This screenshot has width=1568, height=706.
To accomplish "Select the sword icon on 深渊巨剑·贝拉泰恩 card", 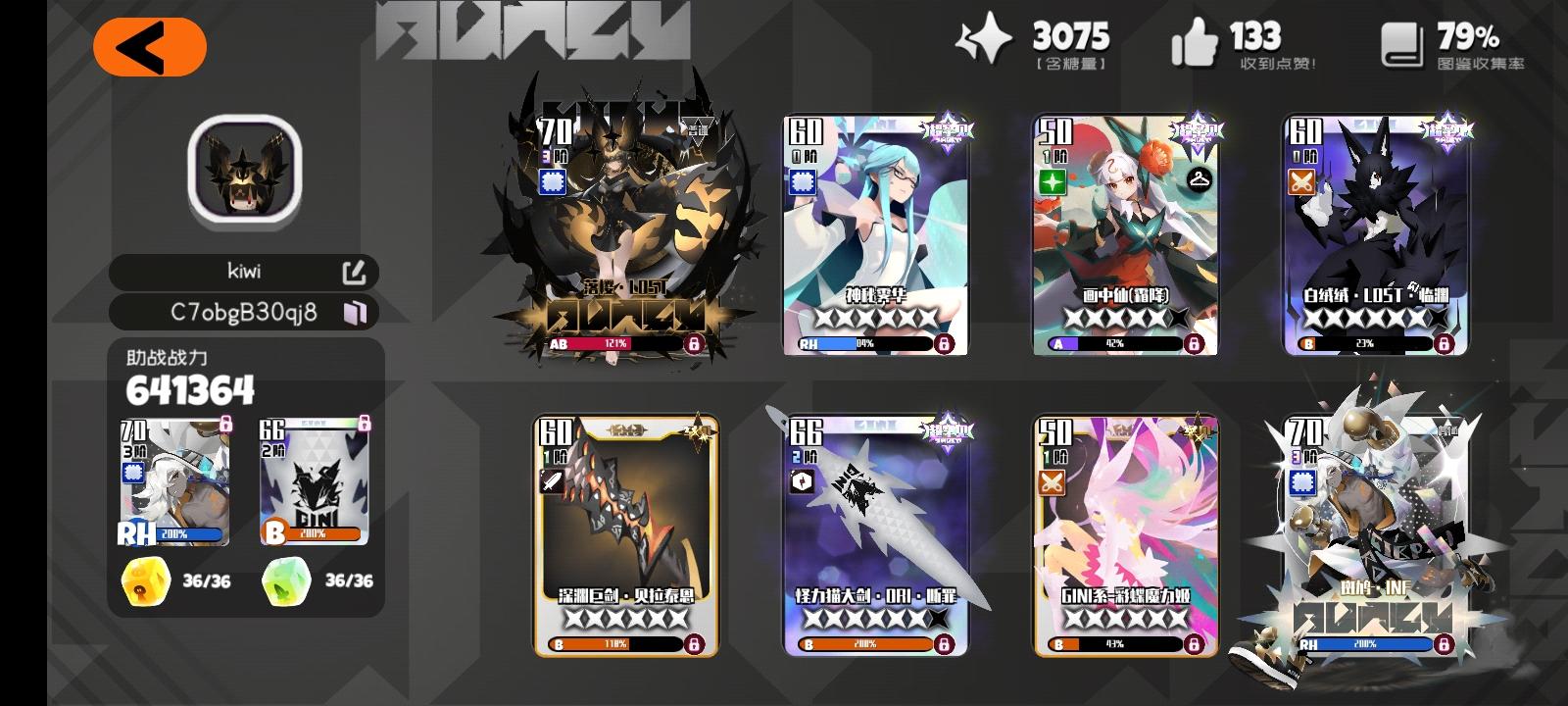I will tap(551, 481).
